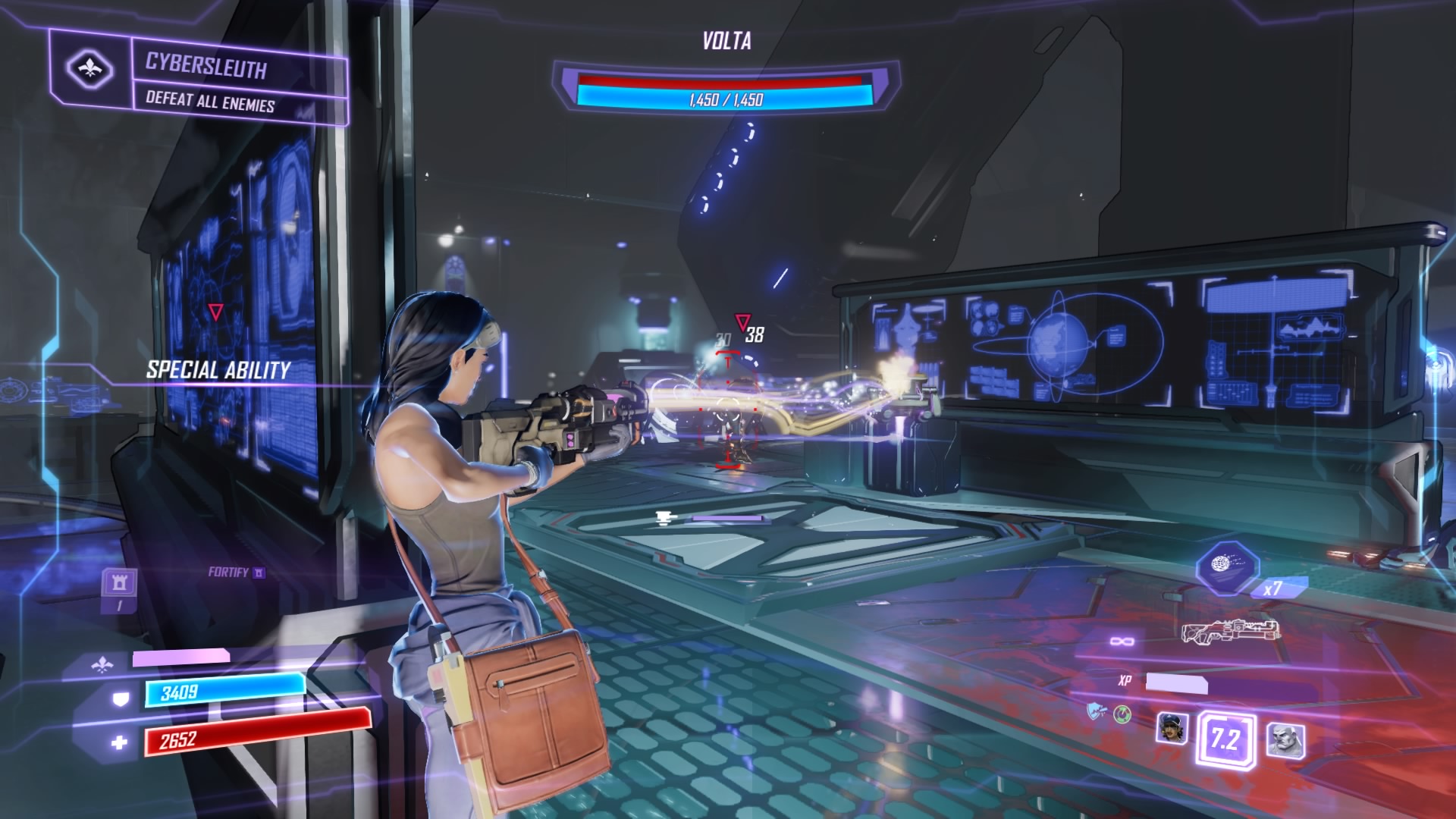Select the equipped rifle weapon icon

1230,632
